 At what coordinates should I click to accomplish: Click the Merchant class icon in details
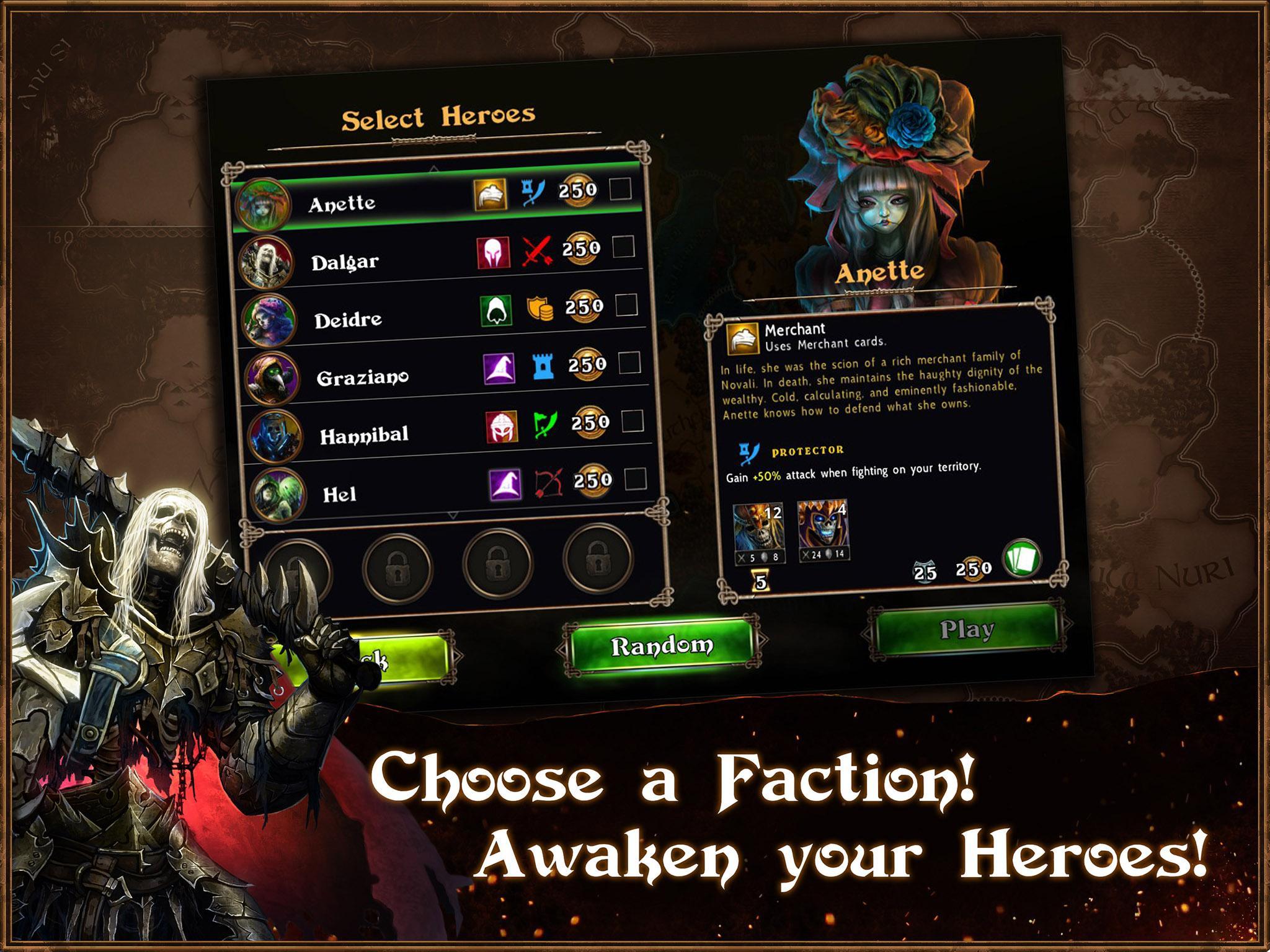tap(743, 338)
